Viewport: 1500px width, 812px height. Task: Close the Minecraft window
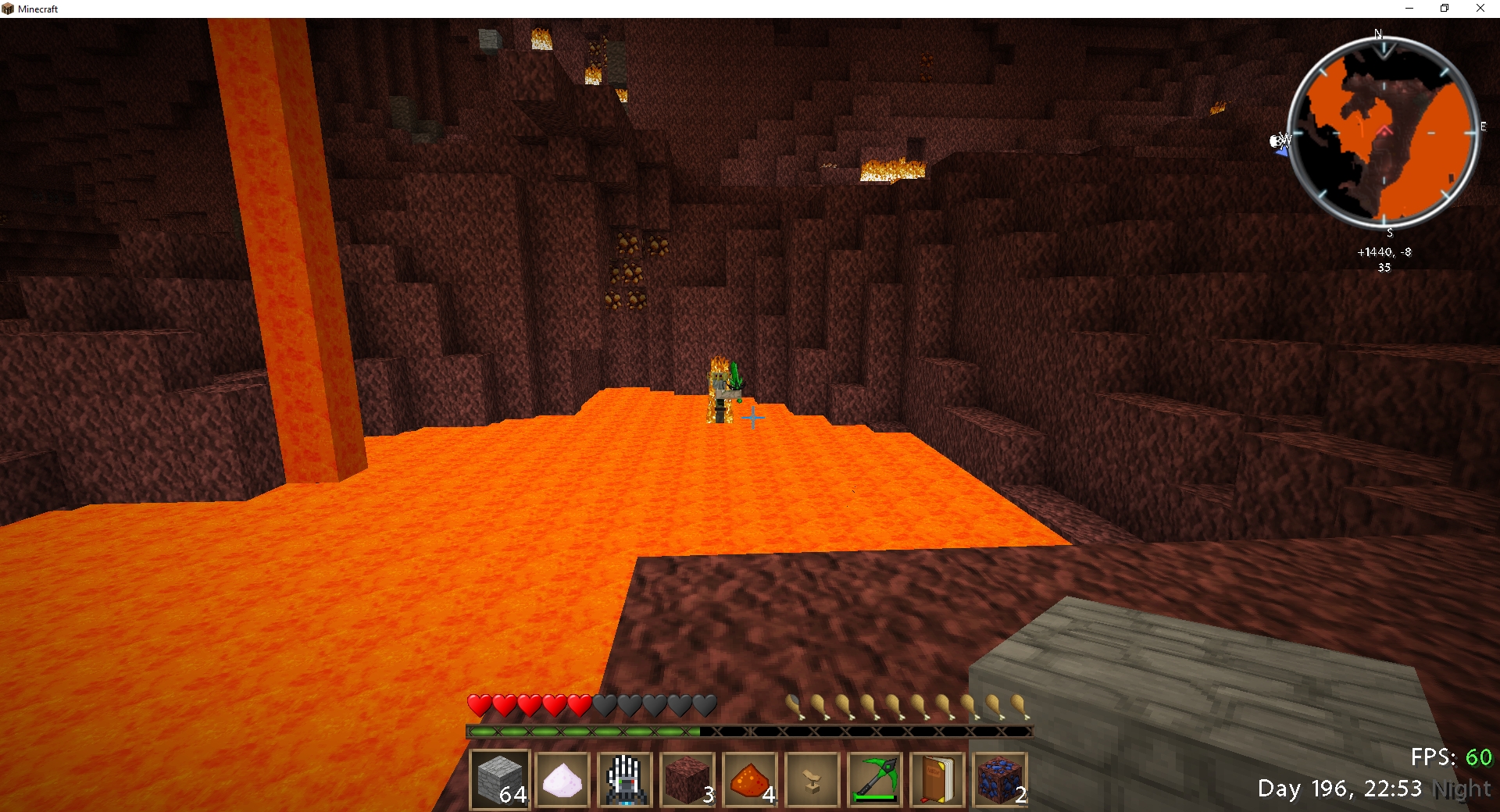(x=1480, y=9)
